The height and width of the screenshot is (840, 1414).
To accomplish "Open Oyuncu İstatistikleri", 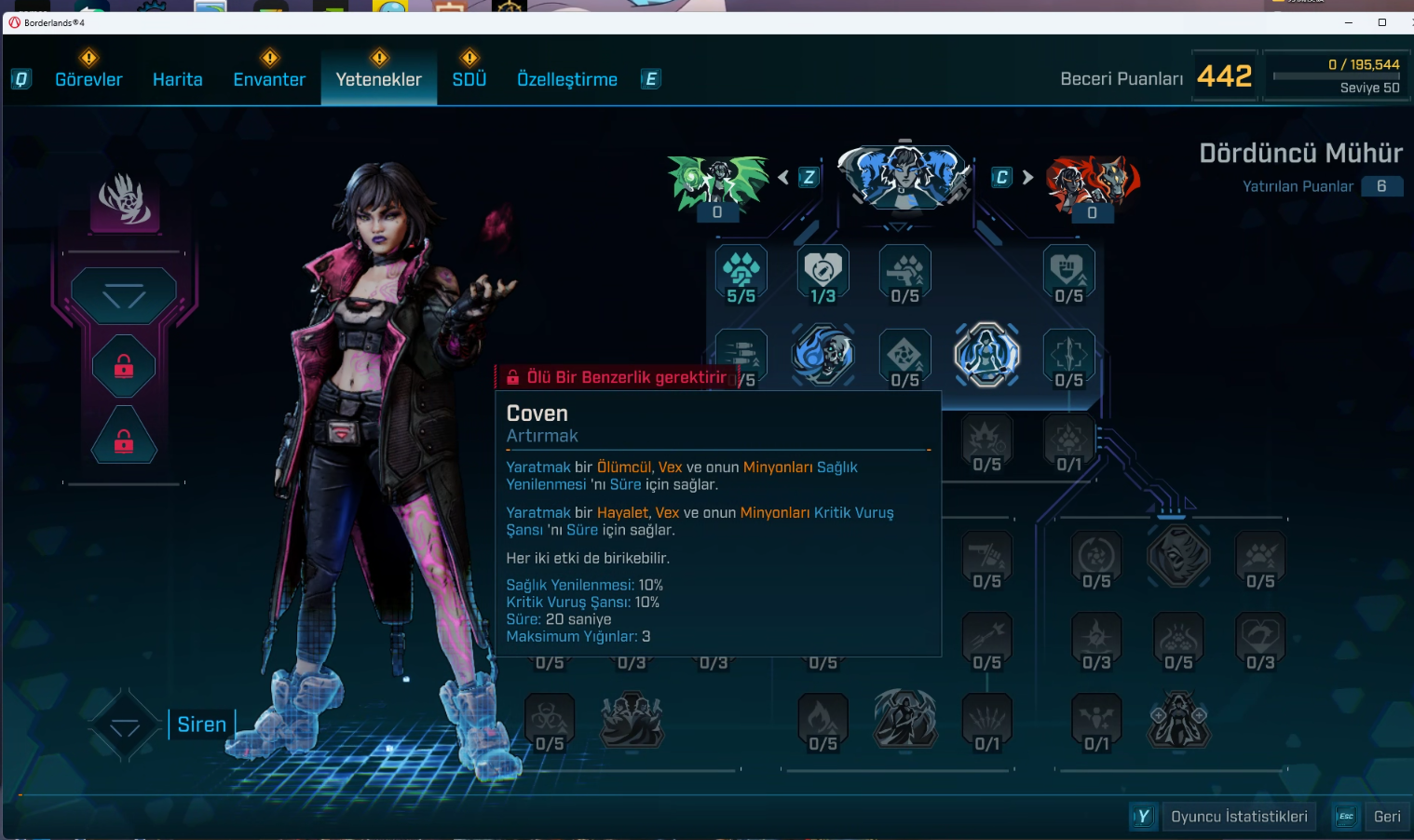I will (1239, 817).
